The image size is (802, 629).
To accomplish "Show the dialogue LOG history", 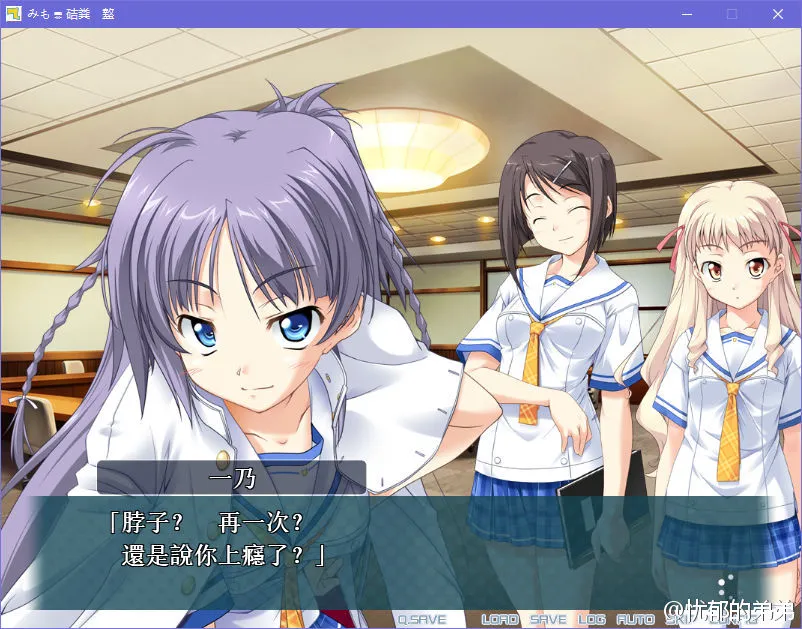I will pyautogui.click(x=592, y=620).
